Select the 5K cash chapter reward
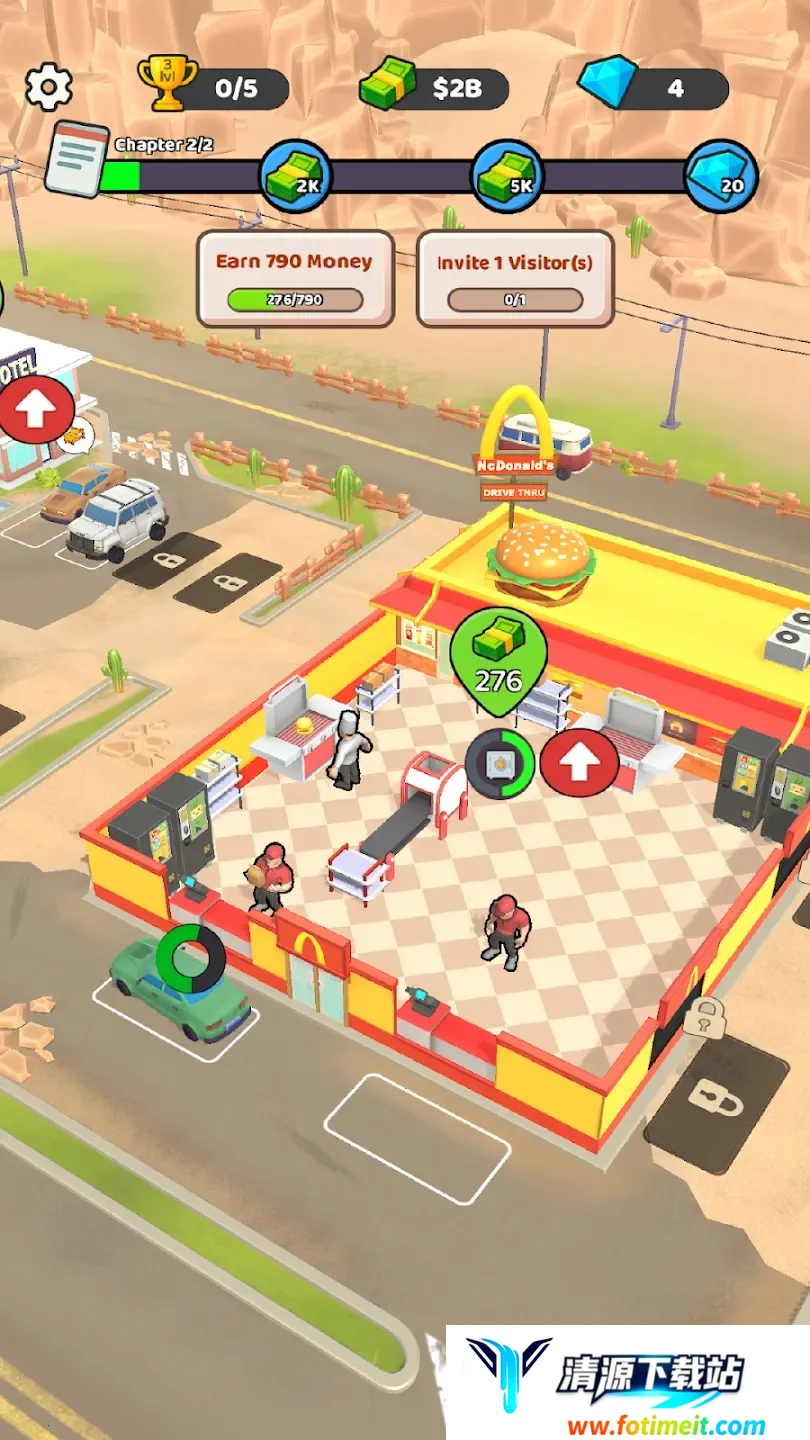Screen dimensions: 810x1440 [x=507, y=178]
